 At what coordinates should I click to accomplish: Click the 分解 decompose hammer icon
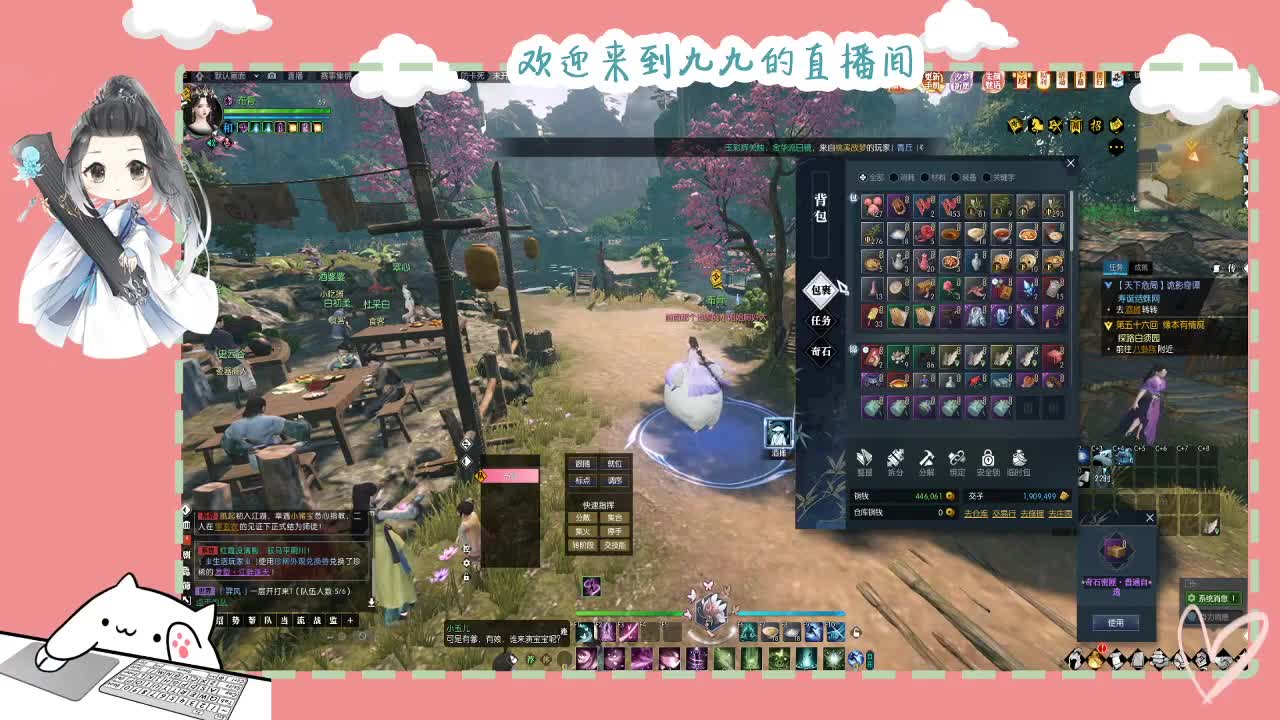pyautogui.click(x=927, y=459)
